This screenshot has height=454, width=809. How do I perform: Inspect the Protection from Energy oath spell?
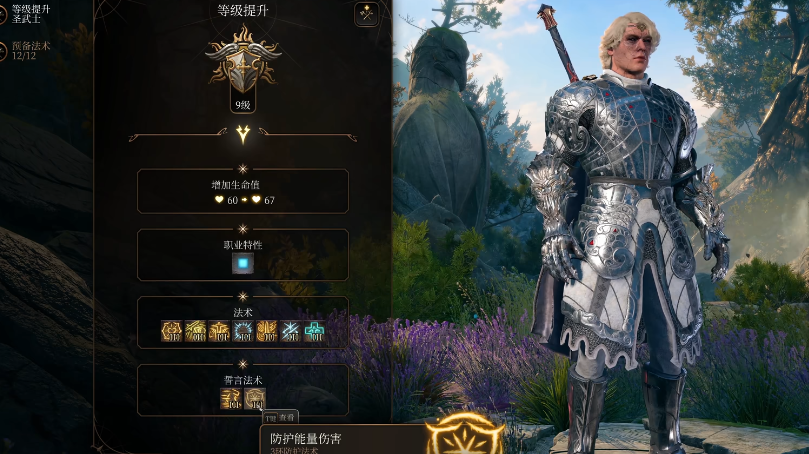point(255,398)
